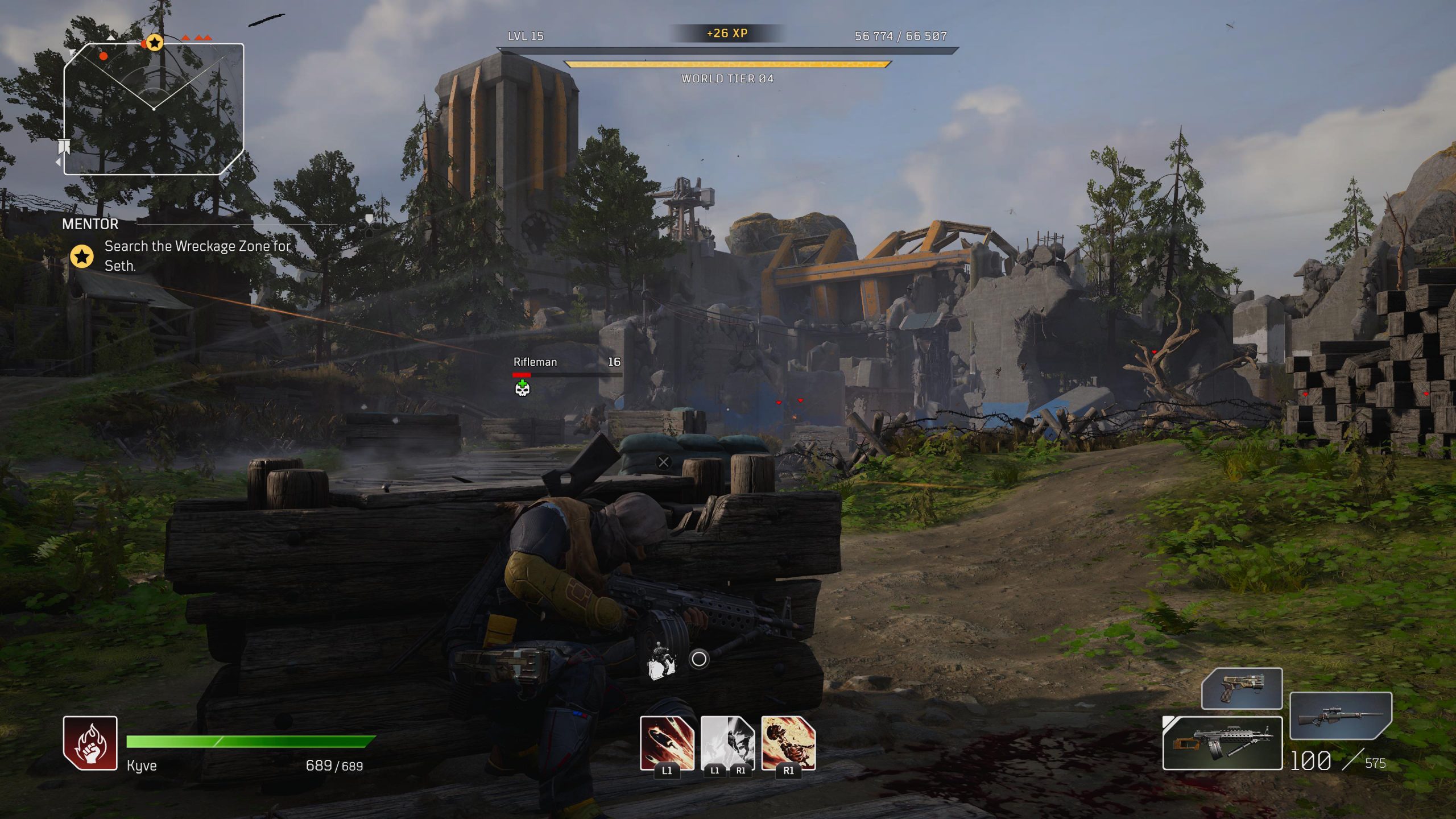Activate the first ability with L1 tag
This screenshot has height=819, width=1456.
coord(667,743)
